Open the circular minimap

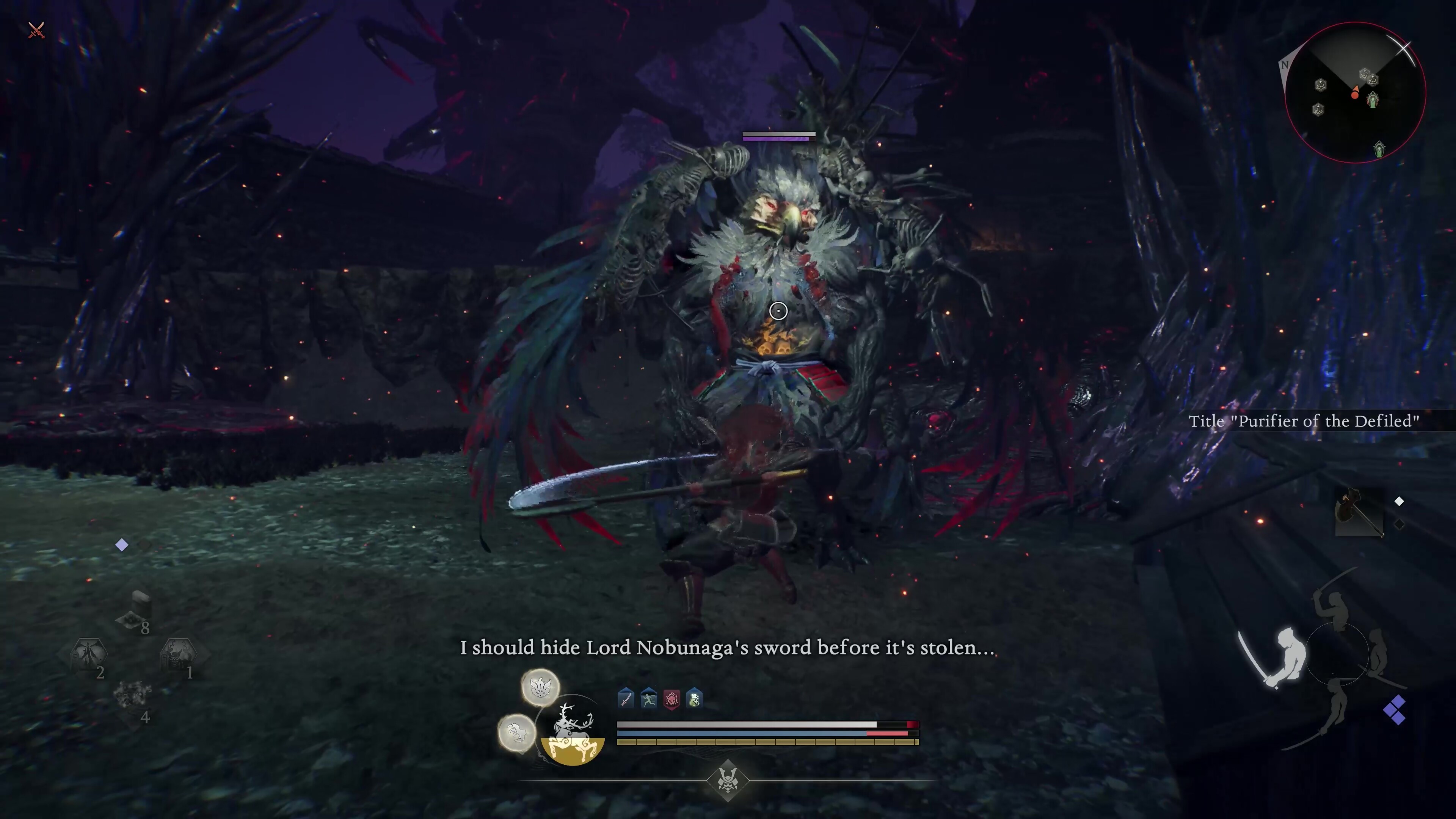coord(1355,92)
